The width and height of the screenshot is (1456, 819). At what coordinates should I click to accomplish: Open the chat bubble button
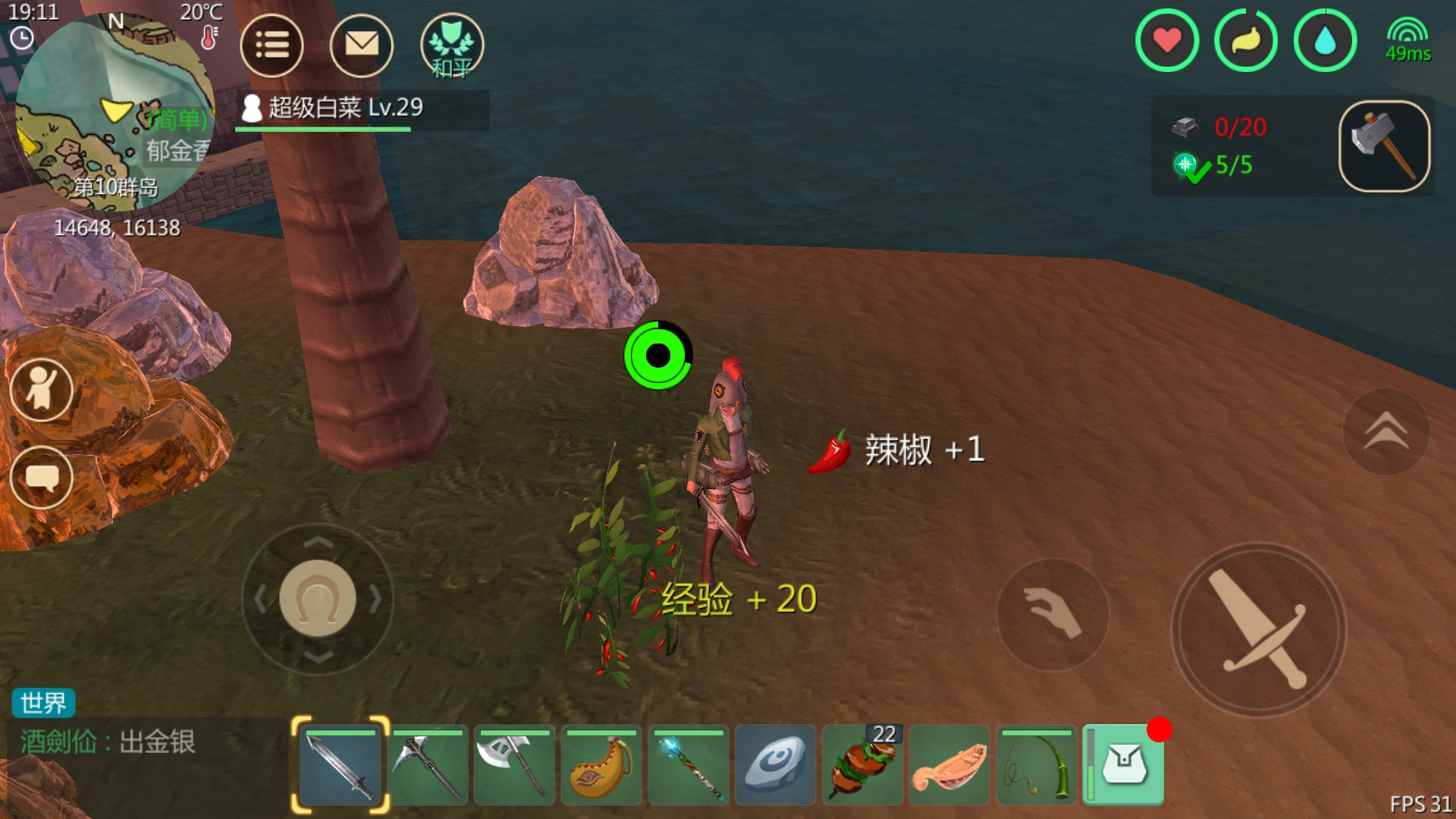[42, 478]
